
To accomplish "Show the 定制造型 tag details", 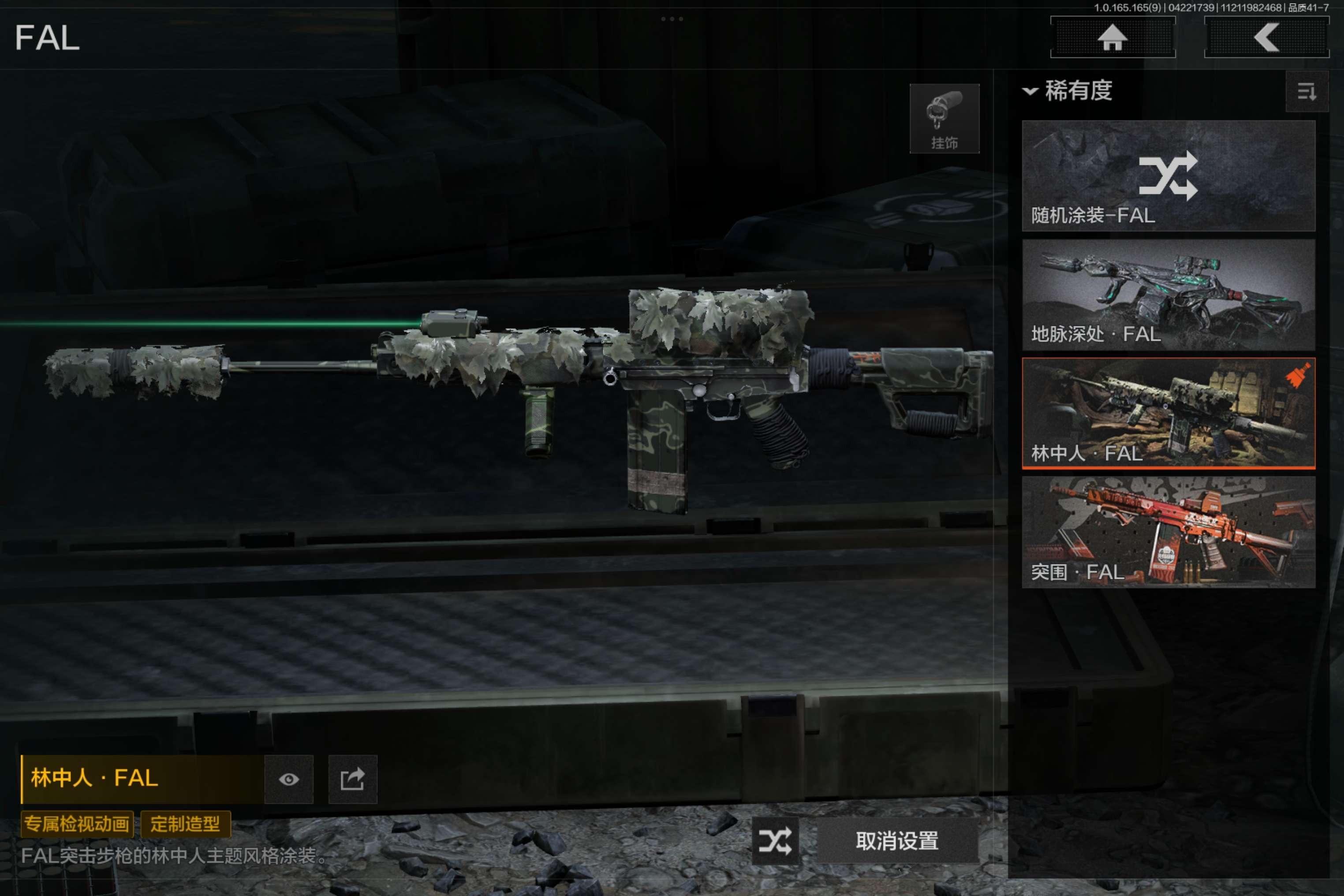I will tap(185, 824).
